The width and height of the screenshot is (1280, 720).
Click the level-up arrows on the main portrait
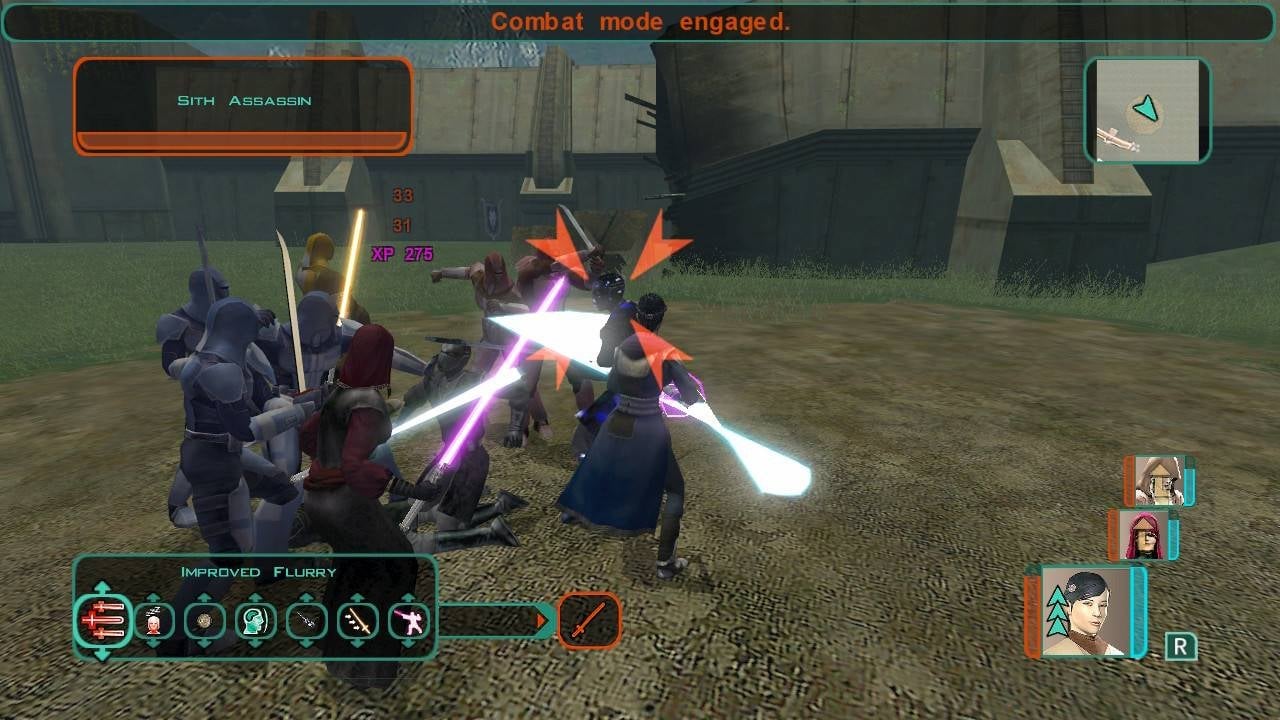tap(1058, 610)
